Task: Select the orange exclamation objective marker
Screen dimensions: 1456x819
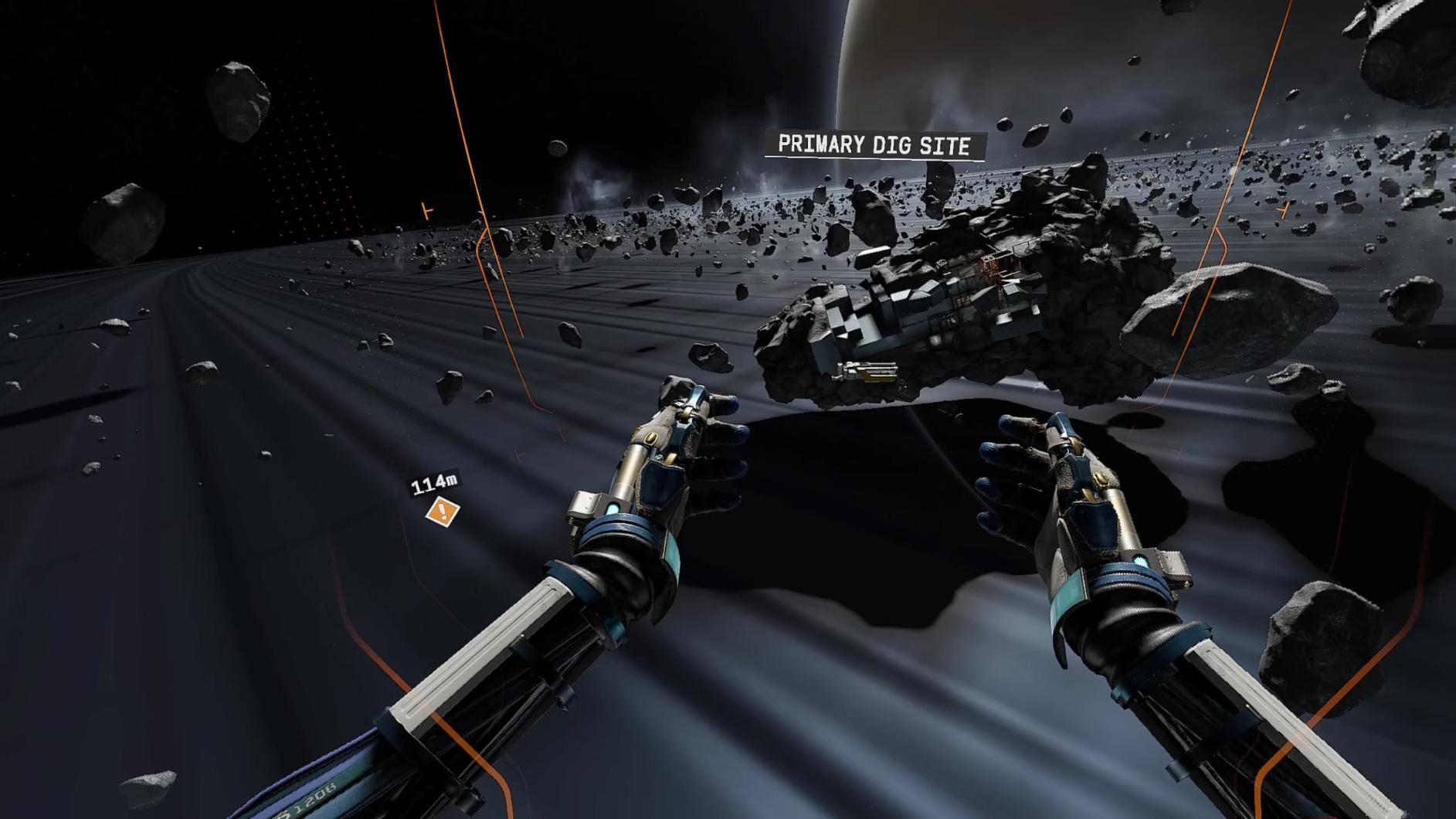Action: click(443, 511)
